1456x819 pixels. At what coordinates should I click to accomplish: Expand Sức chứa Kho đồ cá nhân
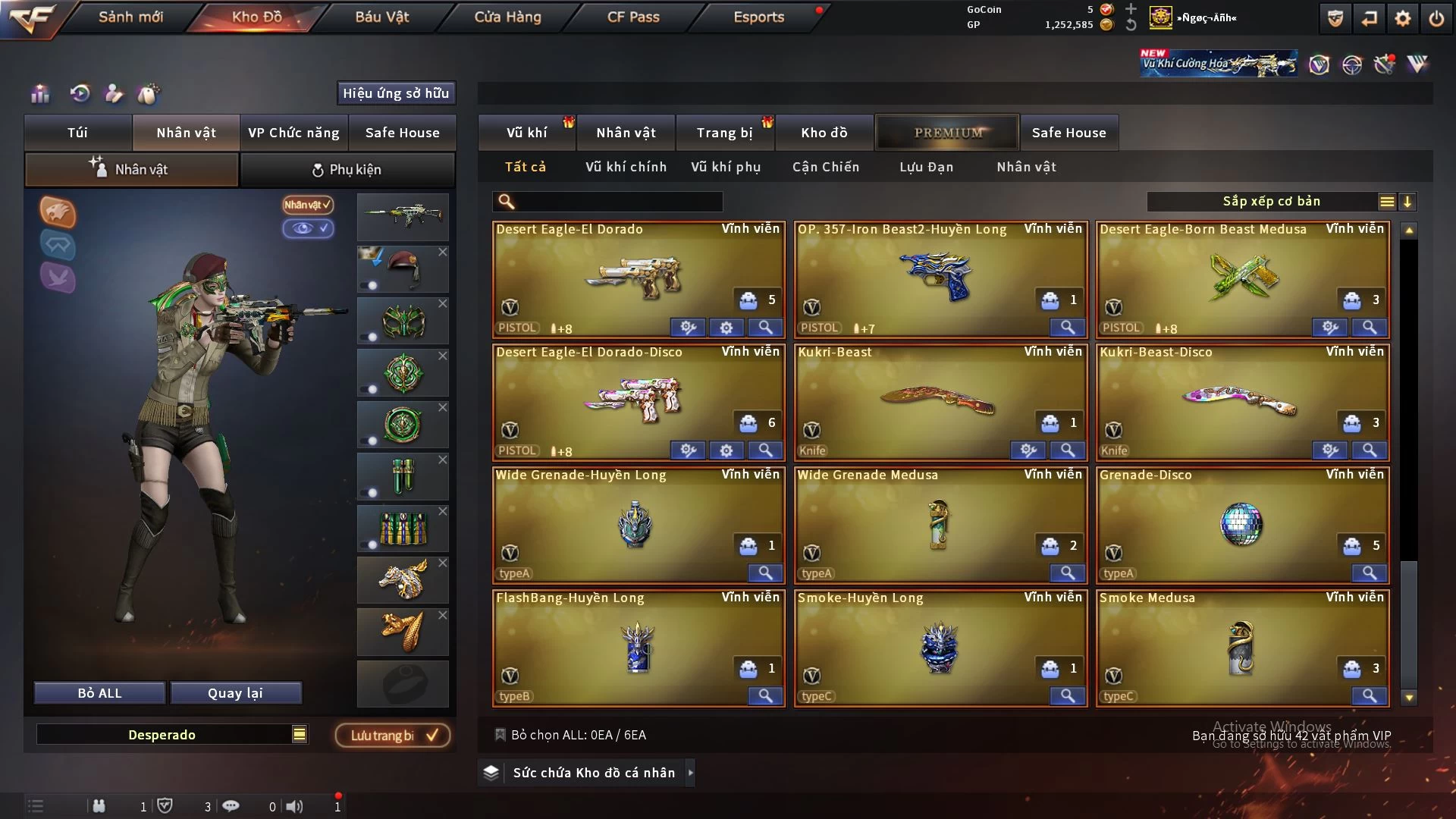pyautogui.click(x=690, y=773)
